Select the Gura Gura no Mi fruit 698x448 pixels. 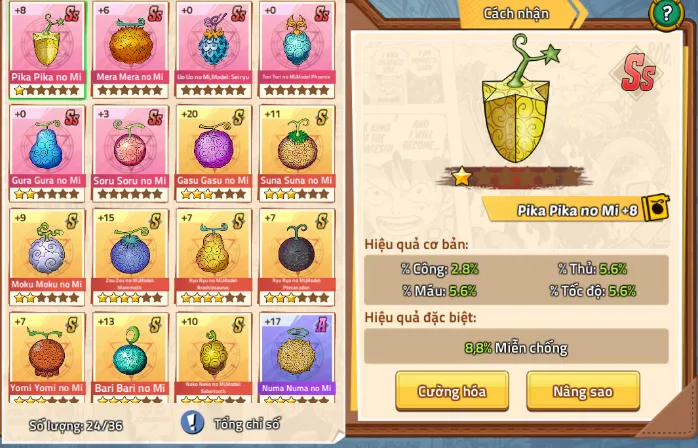pyautogui.click(x=47, y=150)
